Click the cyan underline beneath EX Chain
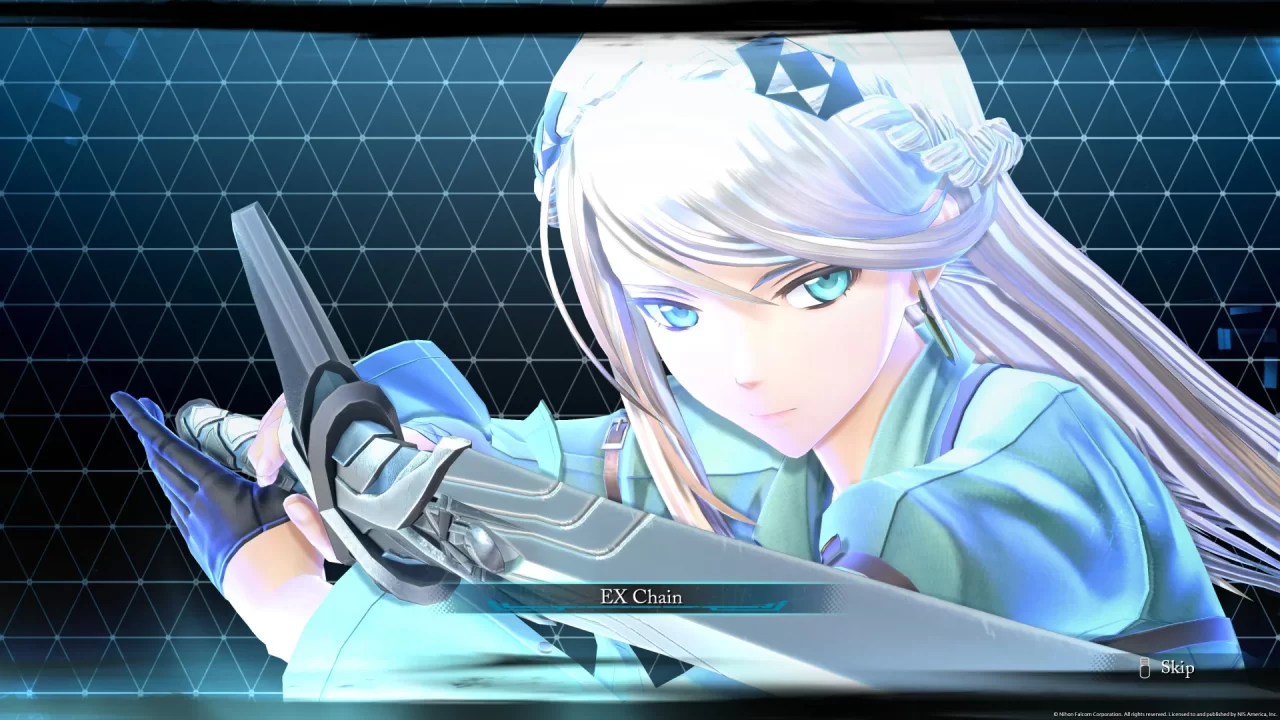1280x720 pixels. [x=640, y=607]
